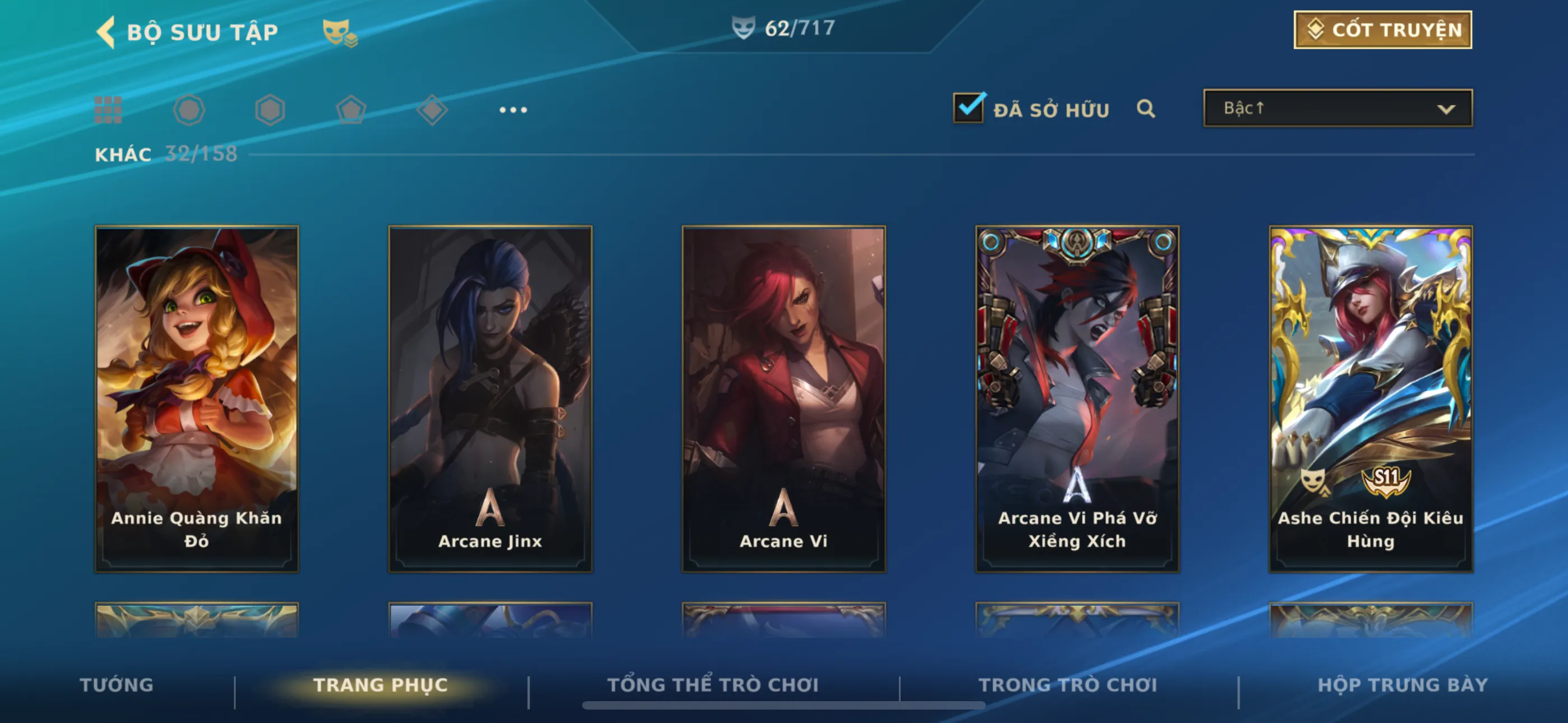Open the Tổng Thể Trò Chơi tab

click(713, 685)
